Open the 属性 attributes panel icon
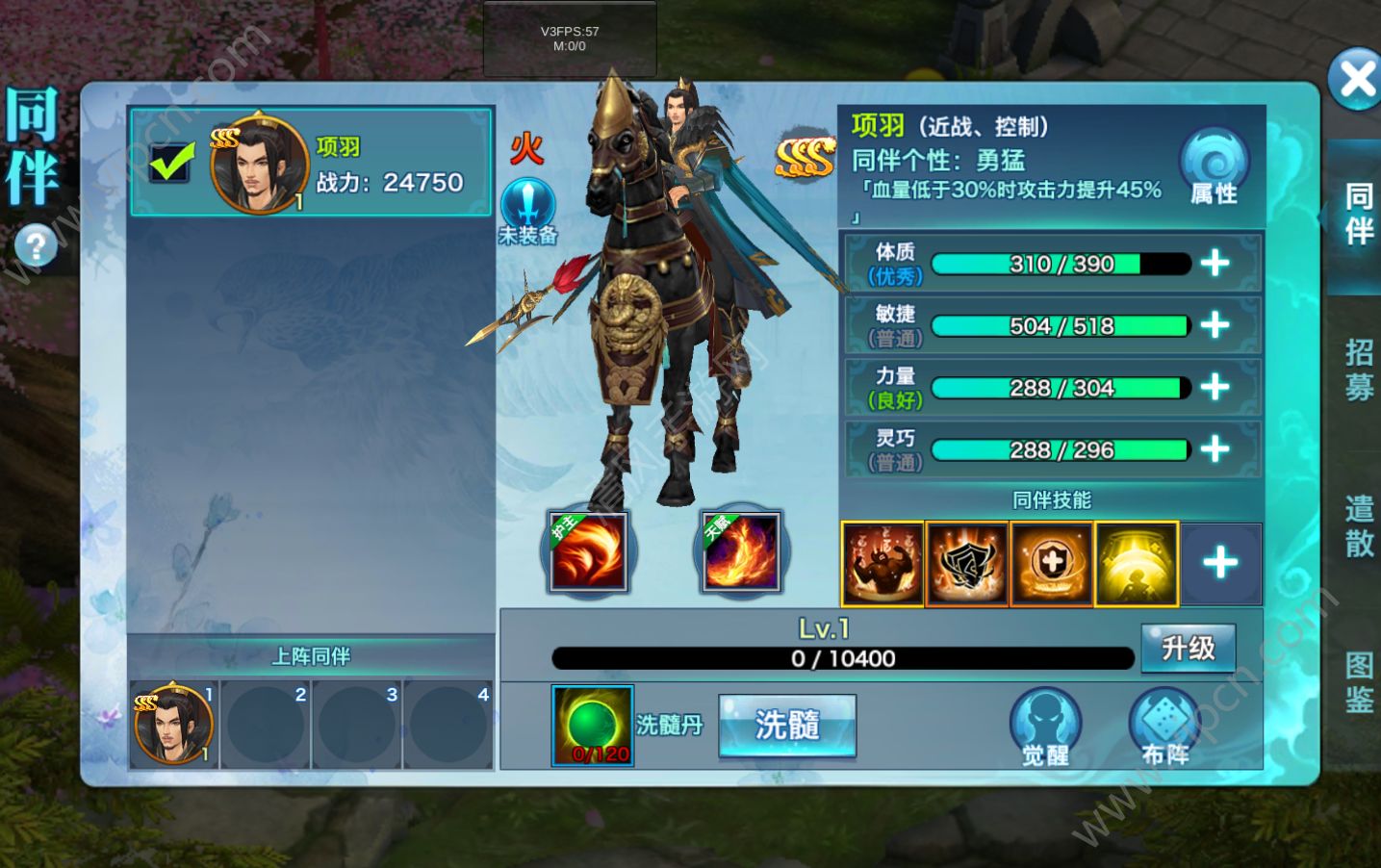 pyautogui.click(x=1214, y=166)
